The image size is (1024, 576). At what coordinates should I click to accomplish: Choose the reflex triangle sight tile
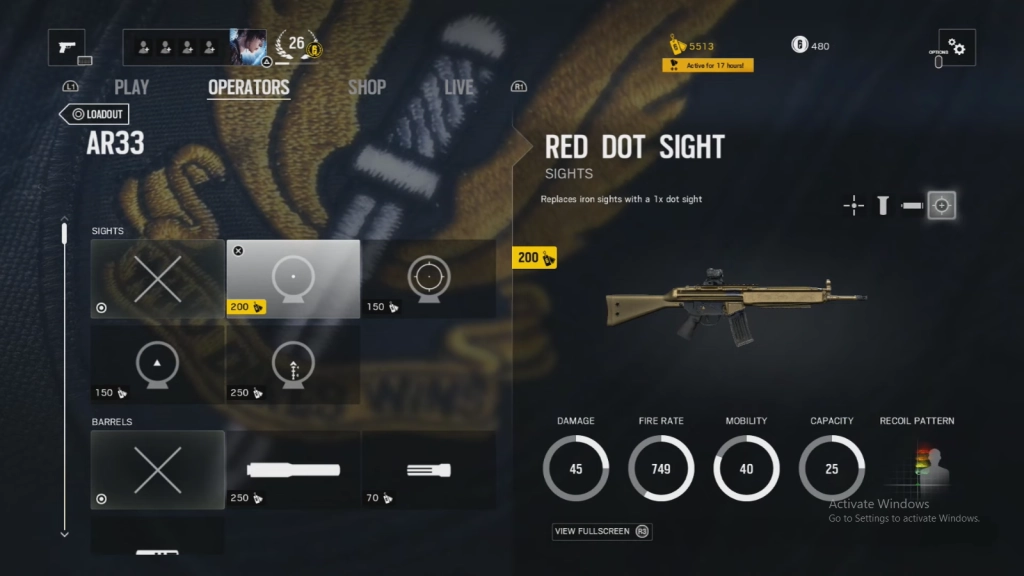coord(158,364)
